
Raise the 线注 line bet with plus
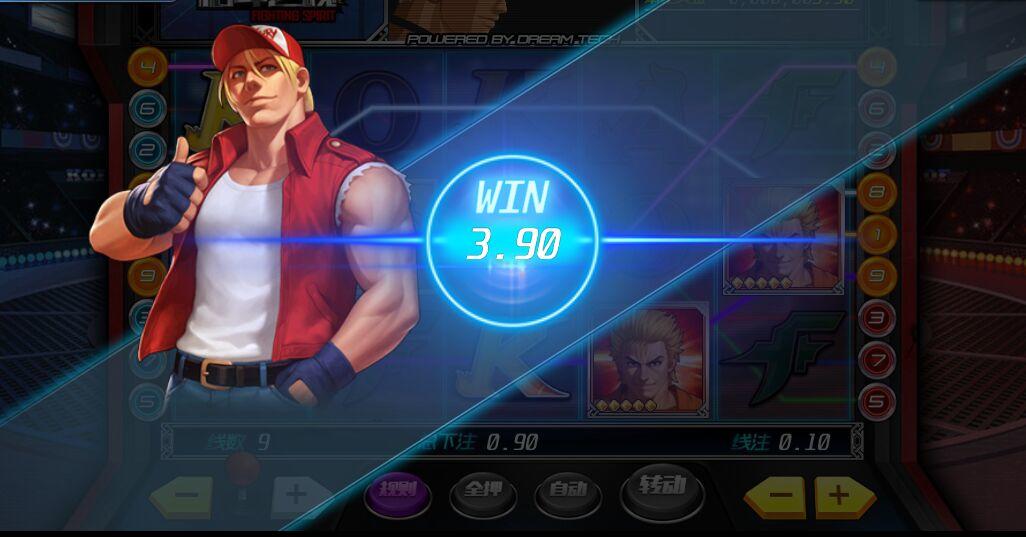point(839,494)
